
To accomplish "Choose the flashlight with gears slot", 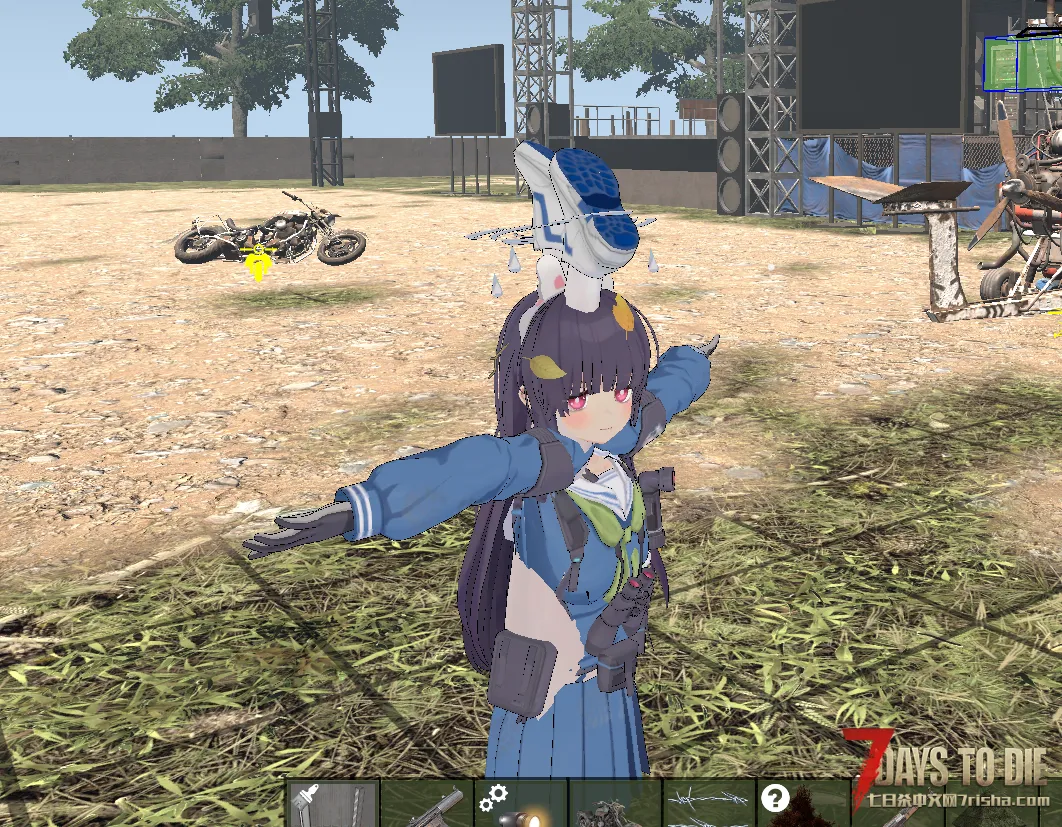I will click(521, 805).
